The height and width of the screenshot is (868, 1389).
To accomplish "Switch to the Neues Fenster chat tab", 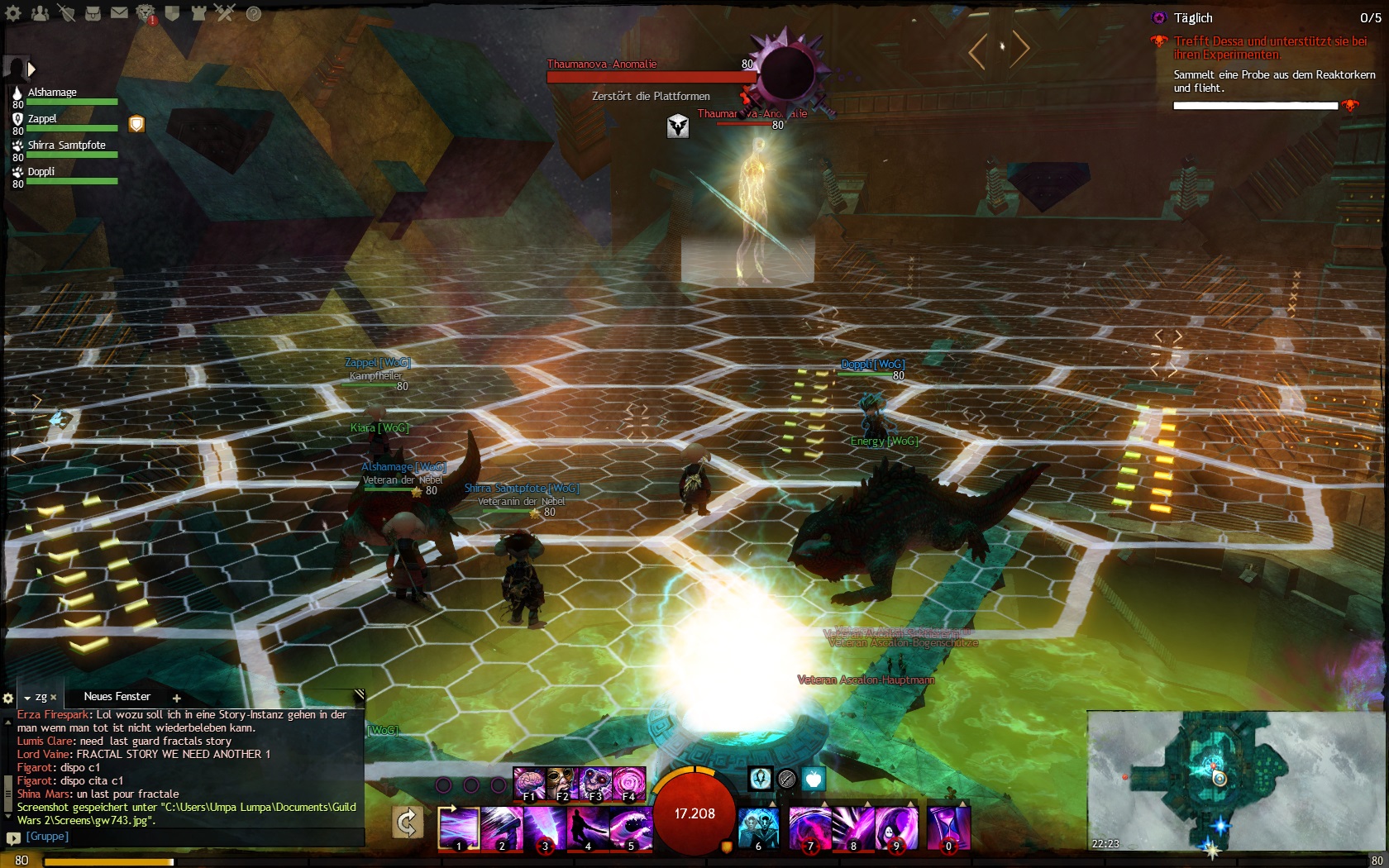I will [x=117, y=697].
